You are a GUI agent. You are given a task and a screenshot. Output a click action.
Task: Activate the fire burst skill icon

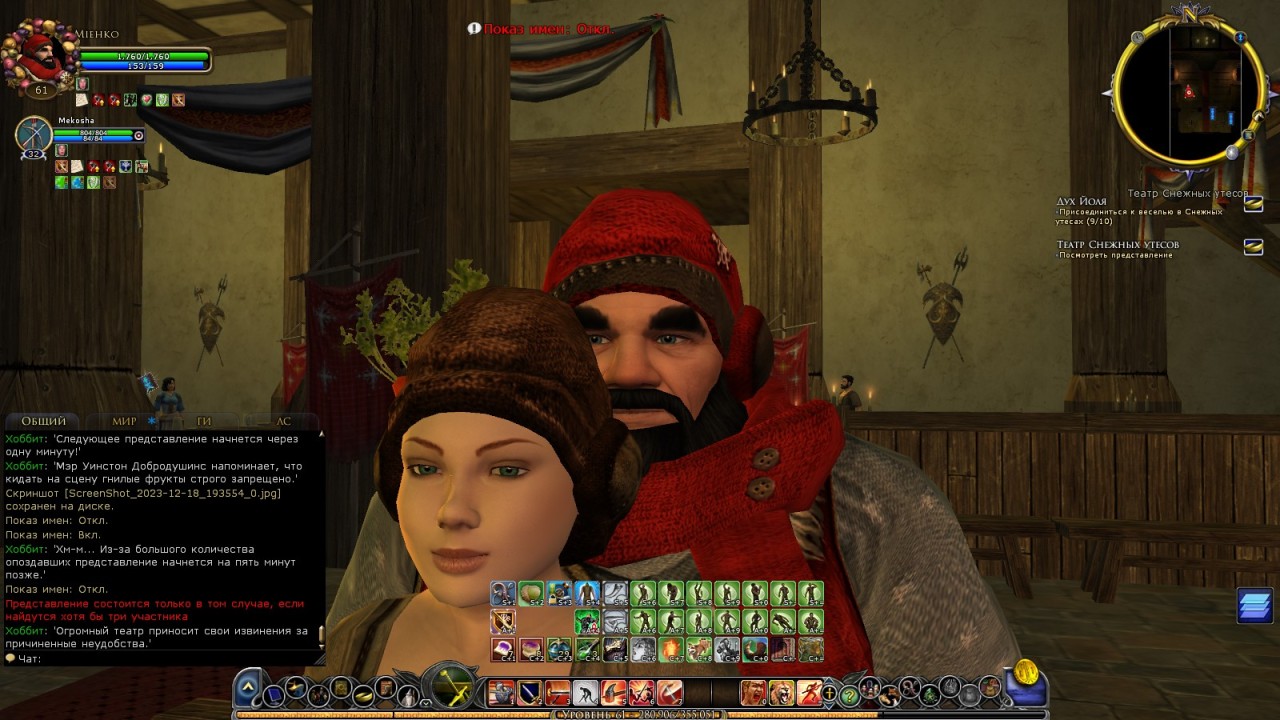671,650
